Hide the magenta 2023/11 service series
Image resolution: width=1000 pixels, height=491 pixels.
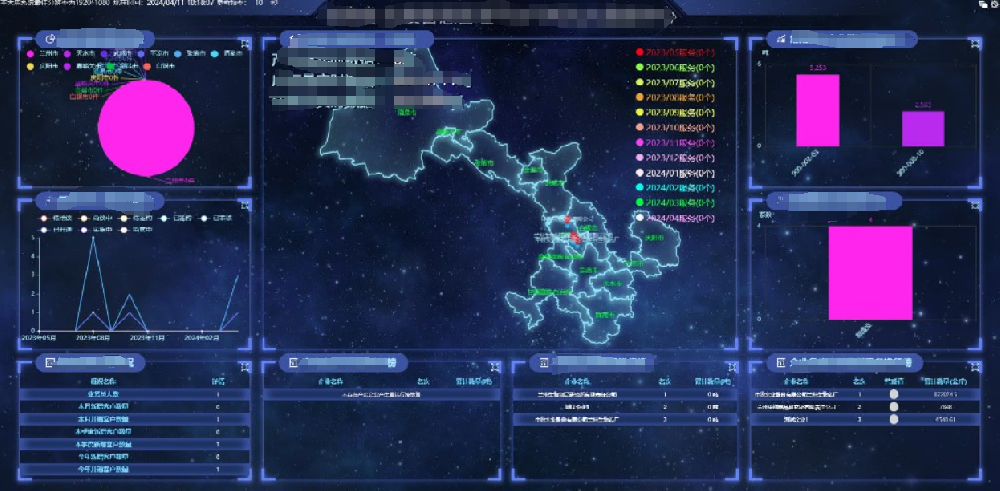click(677, 142)
